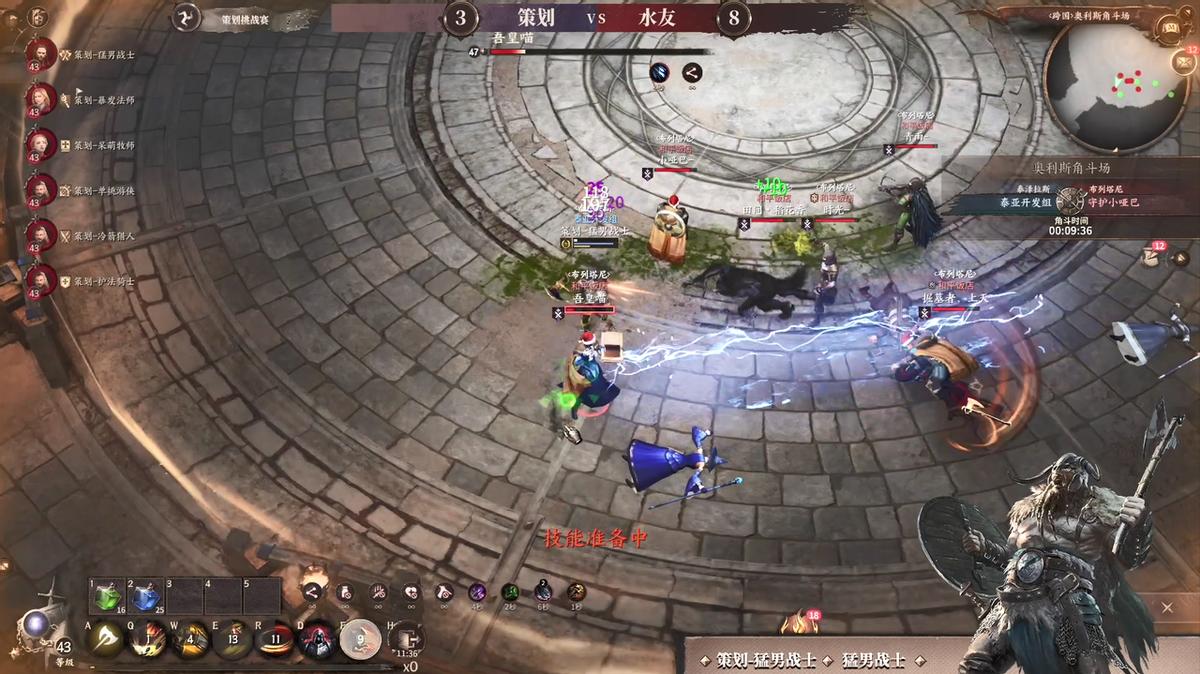1200x674 pixels.
Task: Select party member 策划-暴发法师
Action: point(41,99)
